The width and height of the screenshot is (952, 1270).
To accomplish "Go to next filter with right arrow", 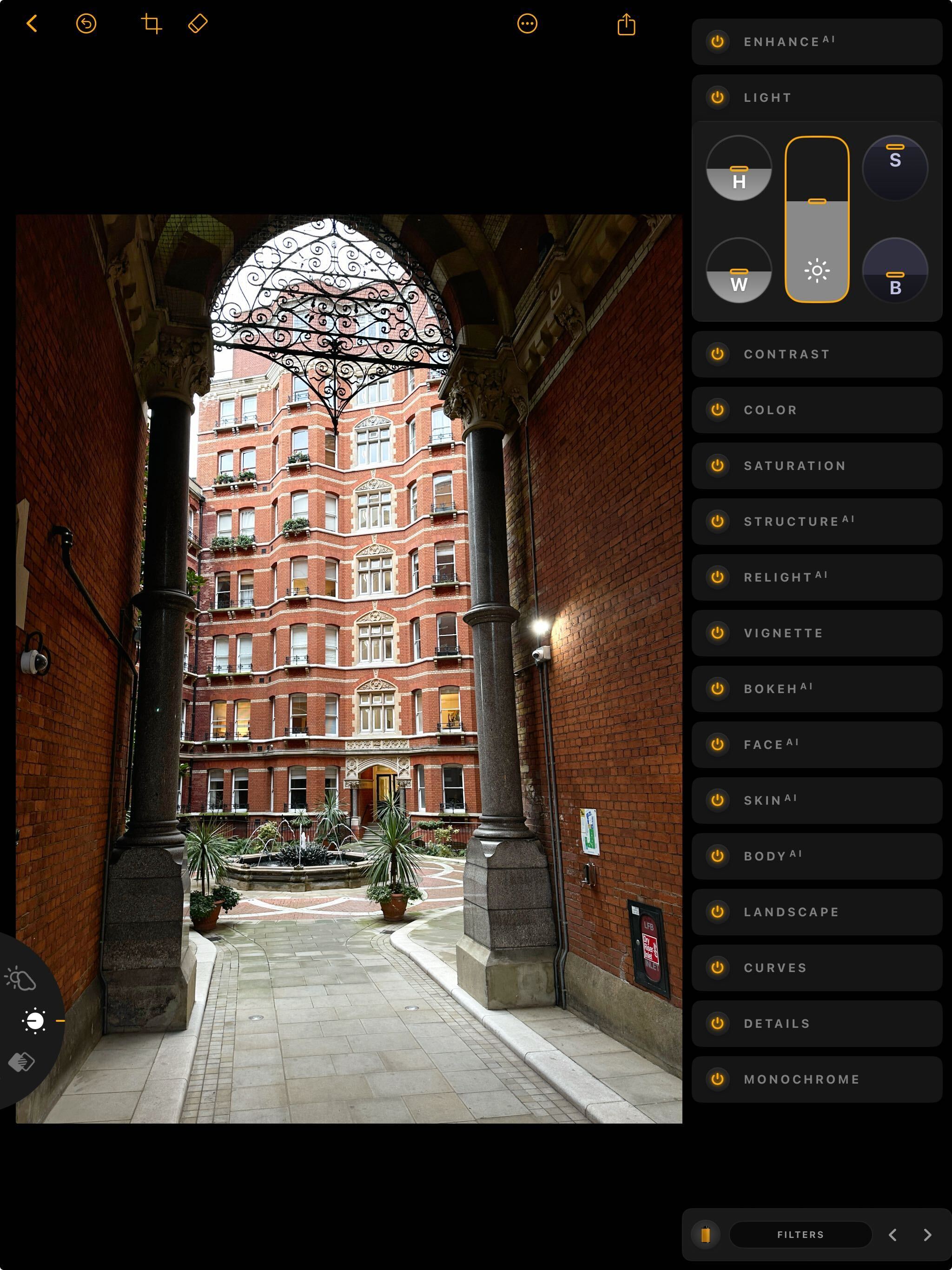I will tap(927, 1235).
